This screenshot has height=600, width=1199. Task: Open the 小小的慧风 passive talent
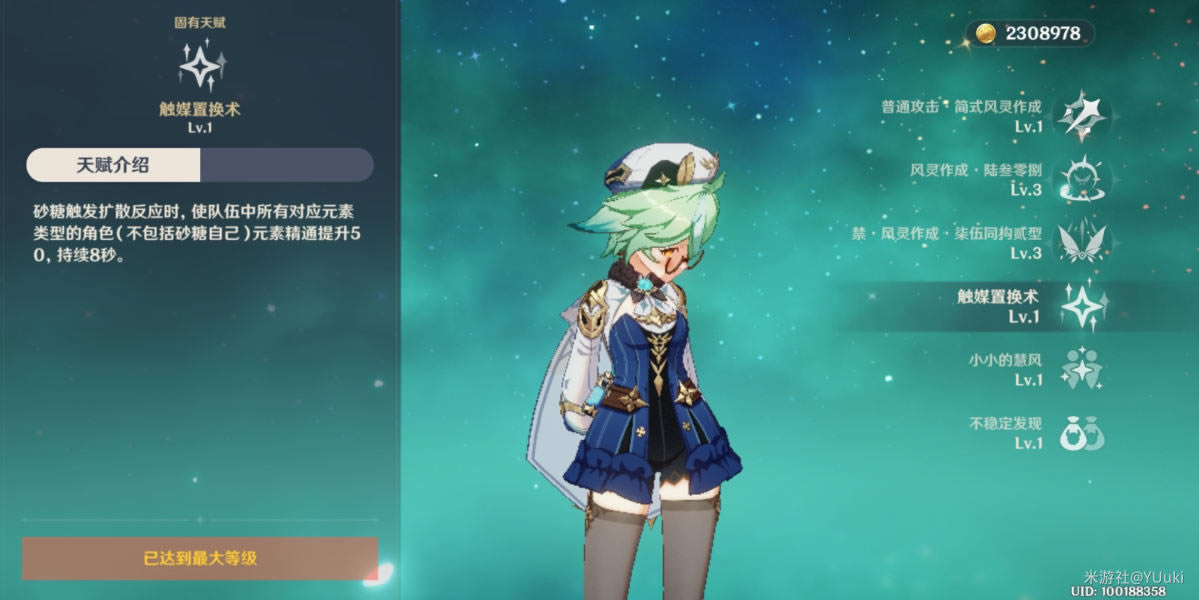(x=1080, y=369)
